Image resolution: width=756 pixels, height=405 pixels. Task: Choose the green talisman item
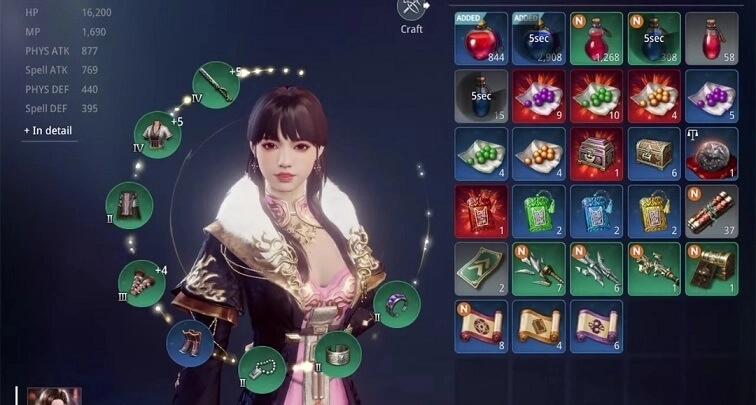coord(538,211)
